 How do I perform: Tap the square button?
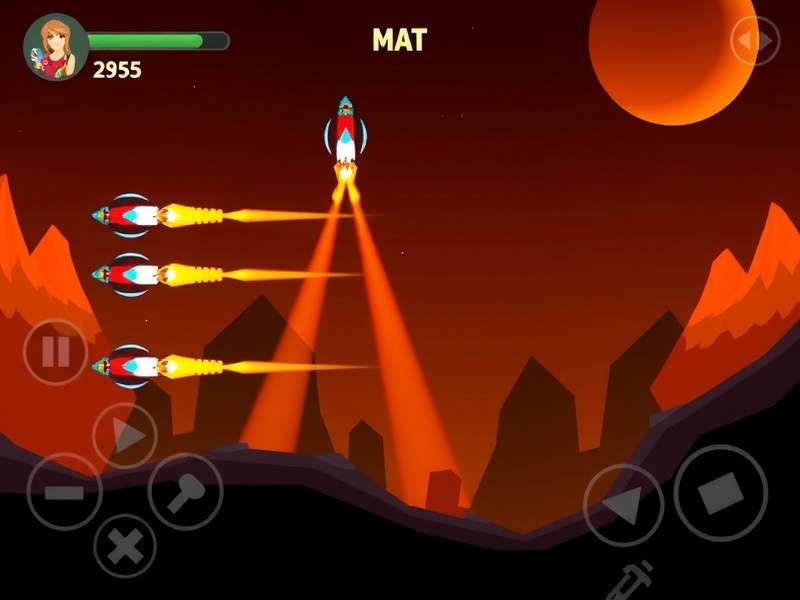(x=720, y=493)
